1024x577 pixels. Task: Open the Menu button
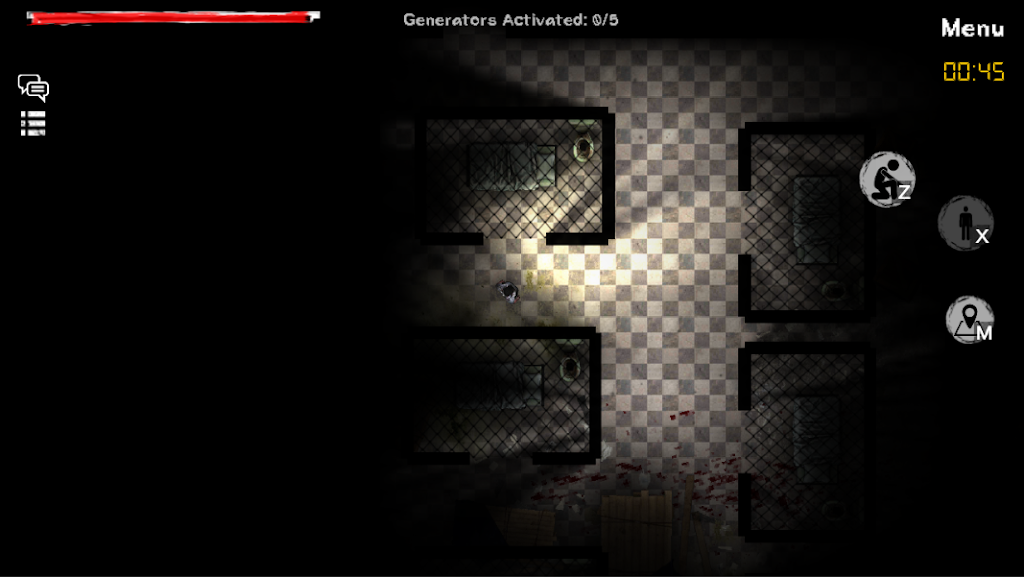[972, 29]
